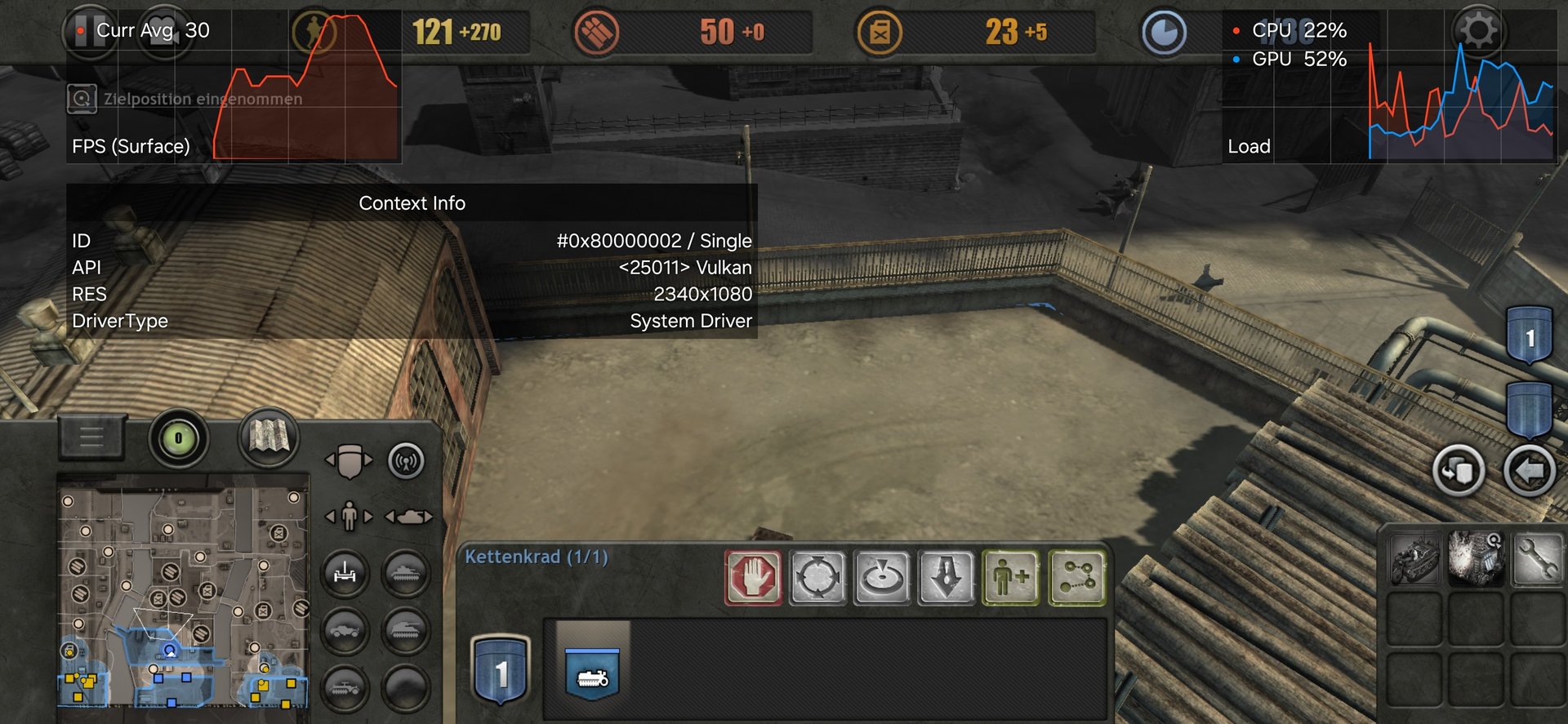Select the facing direction cone command
The height and width of the screenshot is (724, 1568).
tap(882, 578)
